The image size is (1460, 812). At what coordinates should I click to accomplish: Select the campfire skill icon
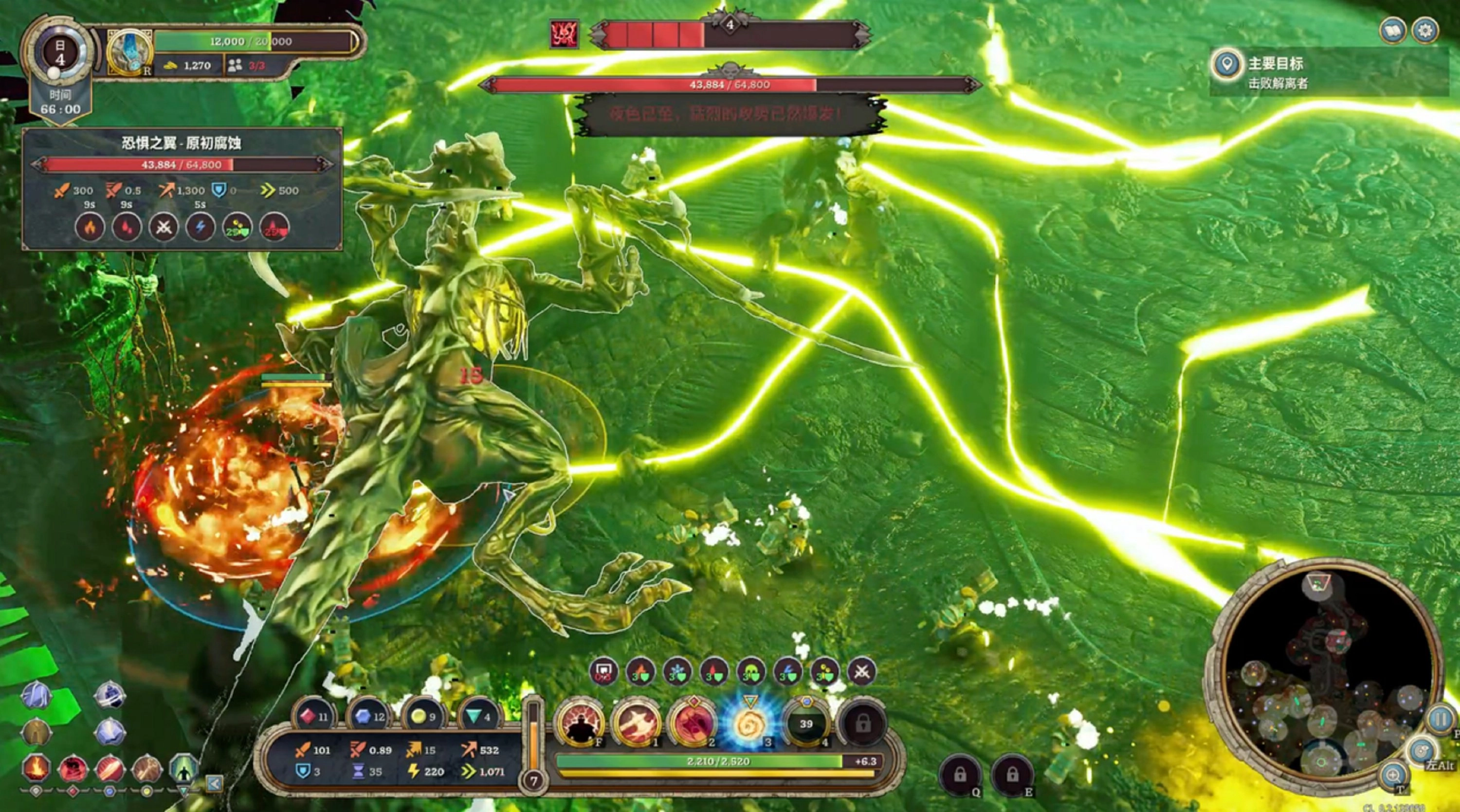(36, 769)
